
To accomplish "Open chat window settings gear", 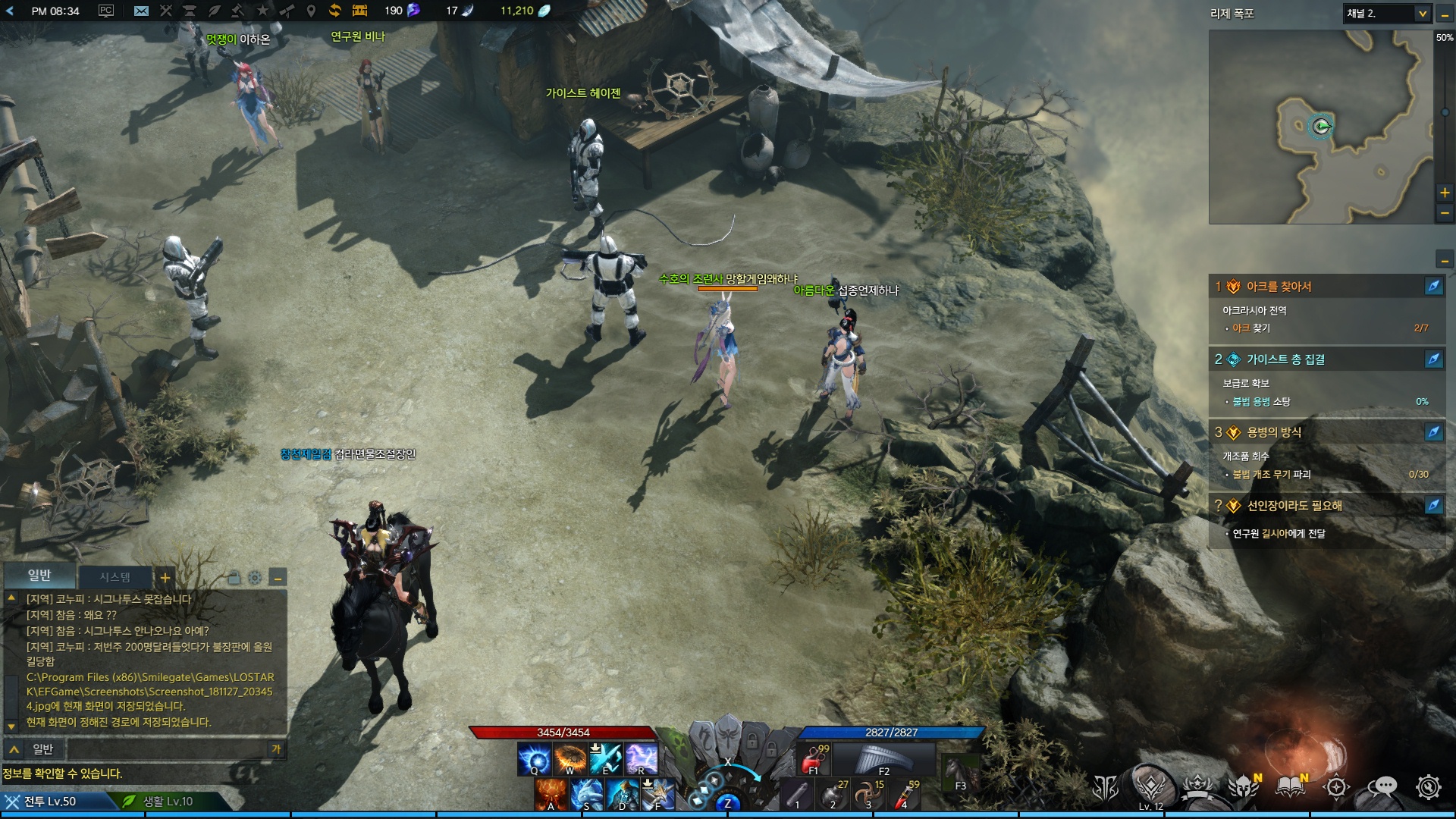I will click(x=255, y=578).
